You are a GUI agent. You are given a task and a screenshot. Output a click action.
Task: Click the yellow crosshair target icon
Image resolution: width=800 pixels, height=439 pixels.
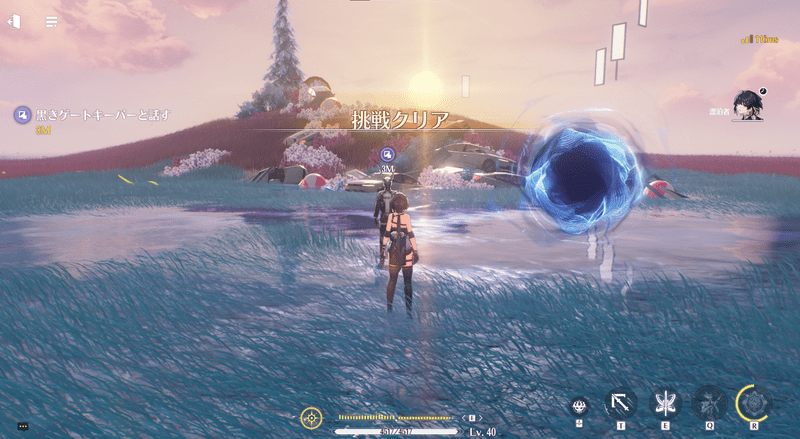pyautogui.click(x=311, y=417)
